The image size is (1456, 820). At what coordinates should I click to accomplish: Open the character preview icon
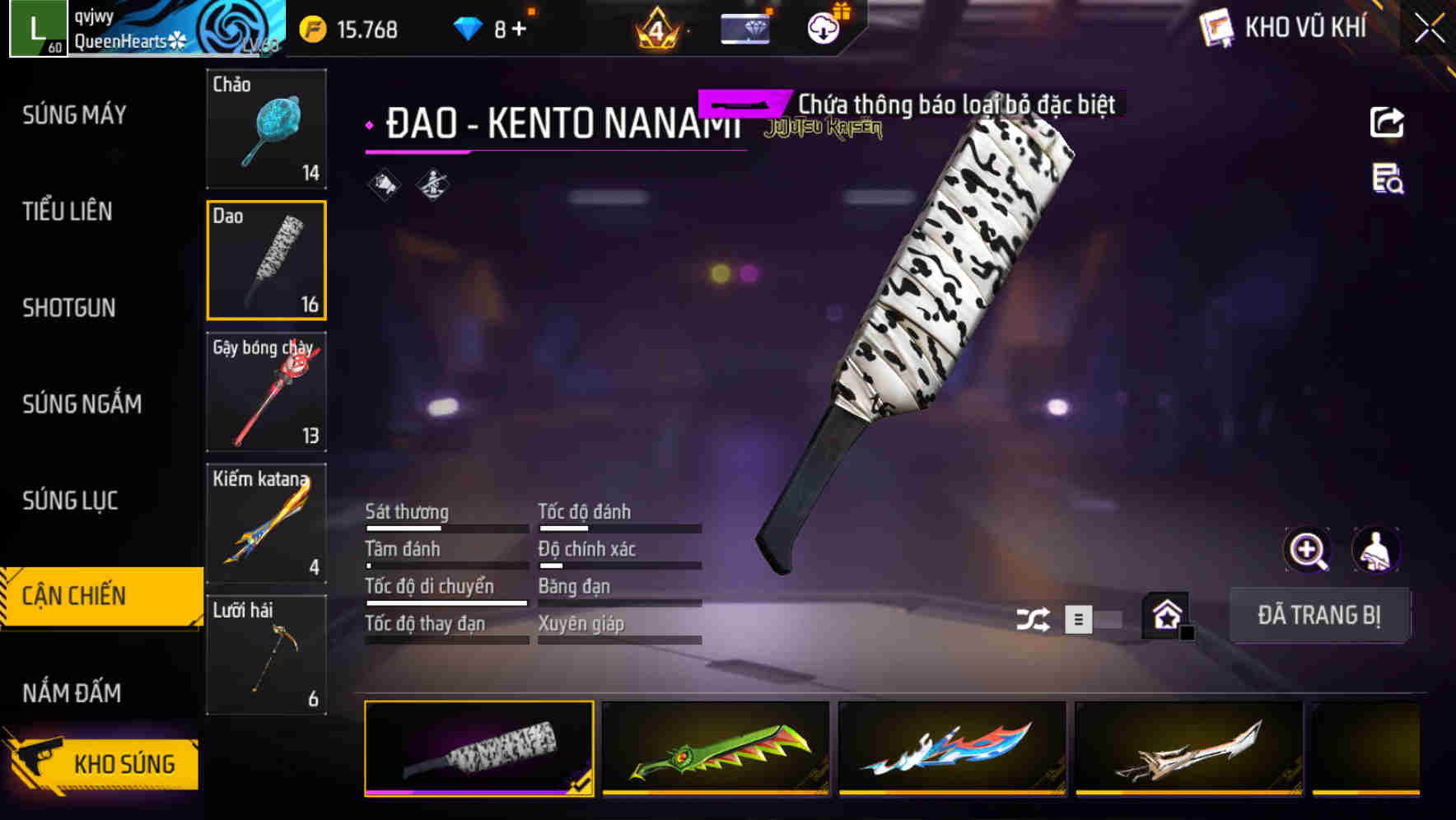click(1378, 550)
